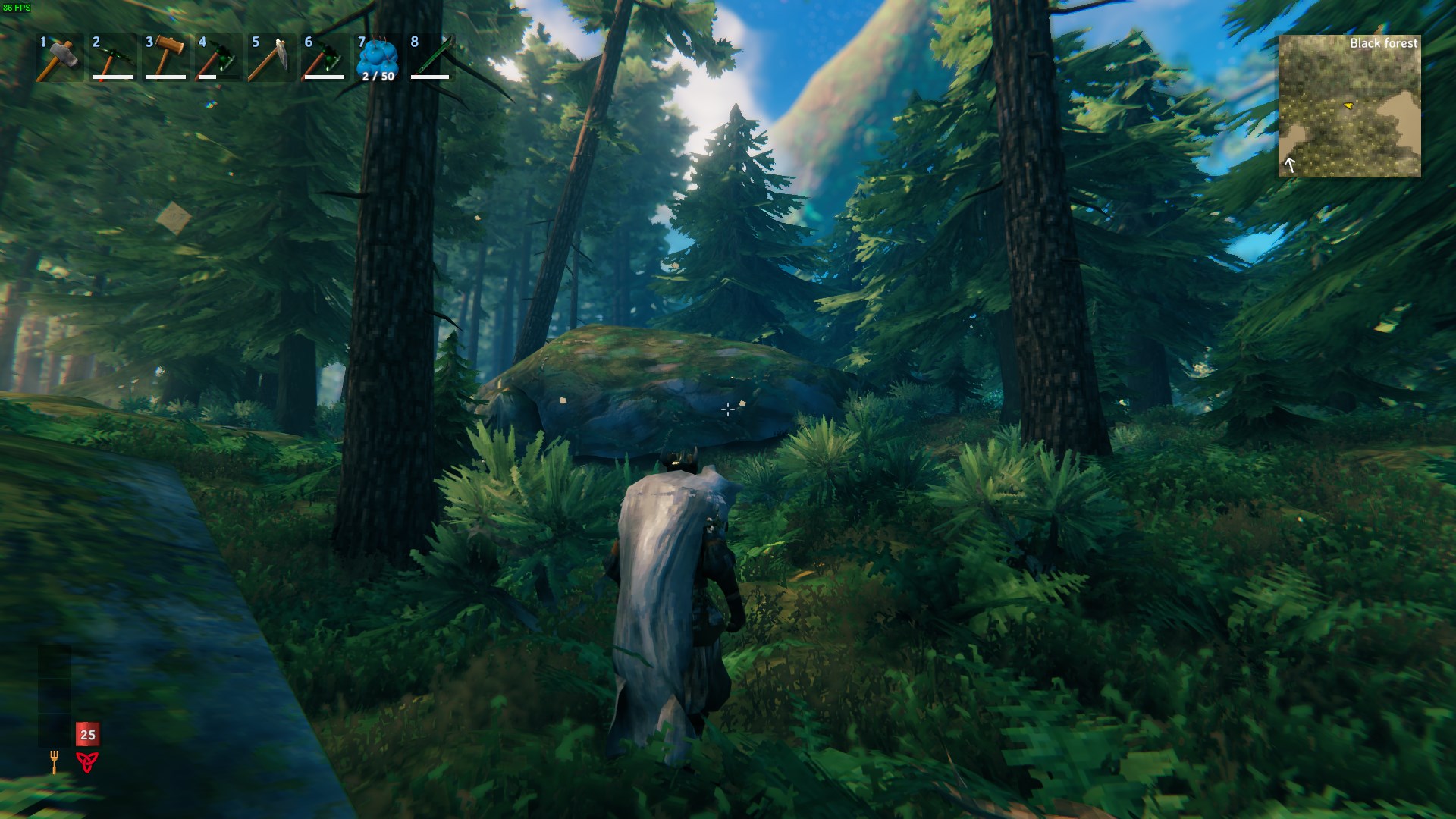This screenshot has width=1456, height=819.
Task: Select the green blade in slot 8
Action: pos(431,58)
